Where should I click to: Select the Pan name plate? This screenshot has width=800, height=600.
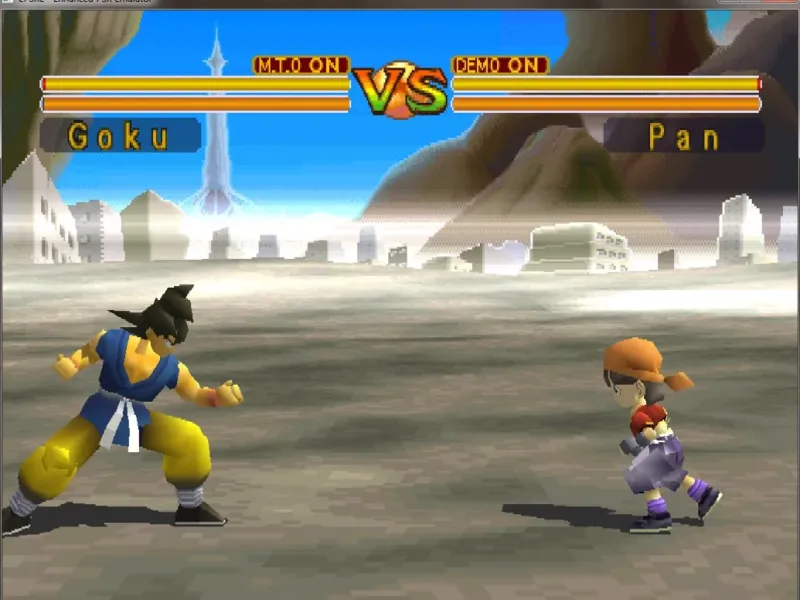click(684, 136)
